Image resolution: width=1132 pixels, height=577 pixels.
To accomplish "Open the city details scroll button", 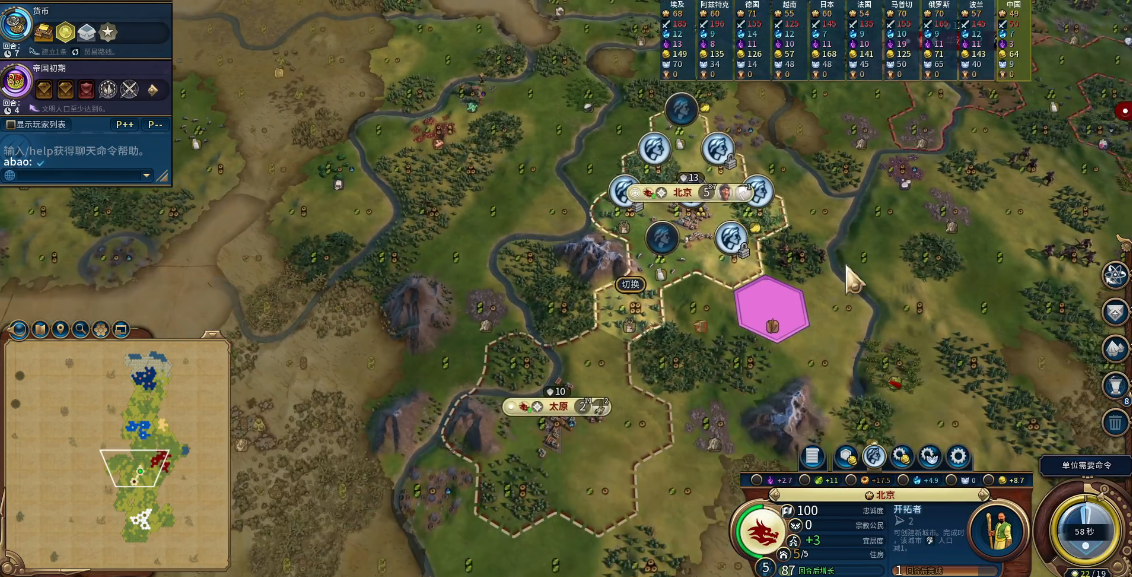I will pos(813,457).
